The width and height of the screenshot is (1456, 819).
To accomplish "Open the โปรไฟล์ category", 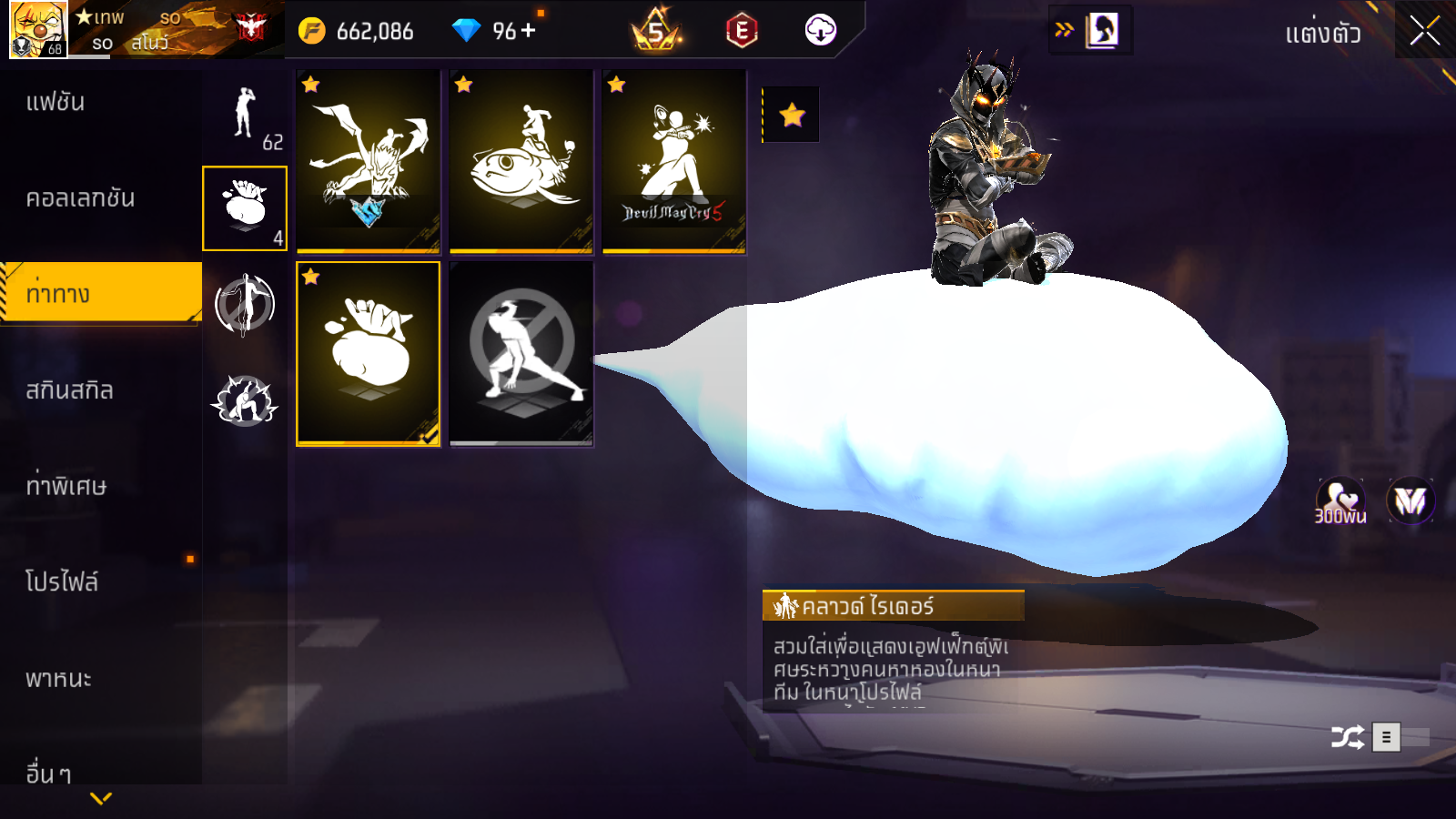I will pyautogui.click(x=62, y=582).
